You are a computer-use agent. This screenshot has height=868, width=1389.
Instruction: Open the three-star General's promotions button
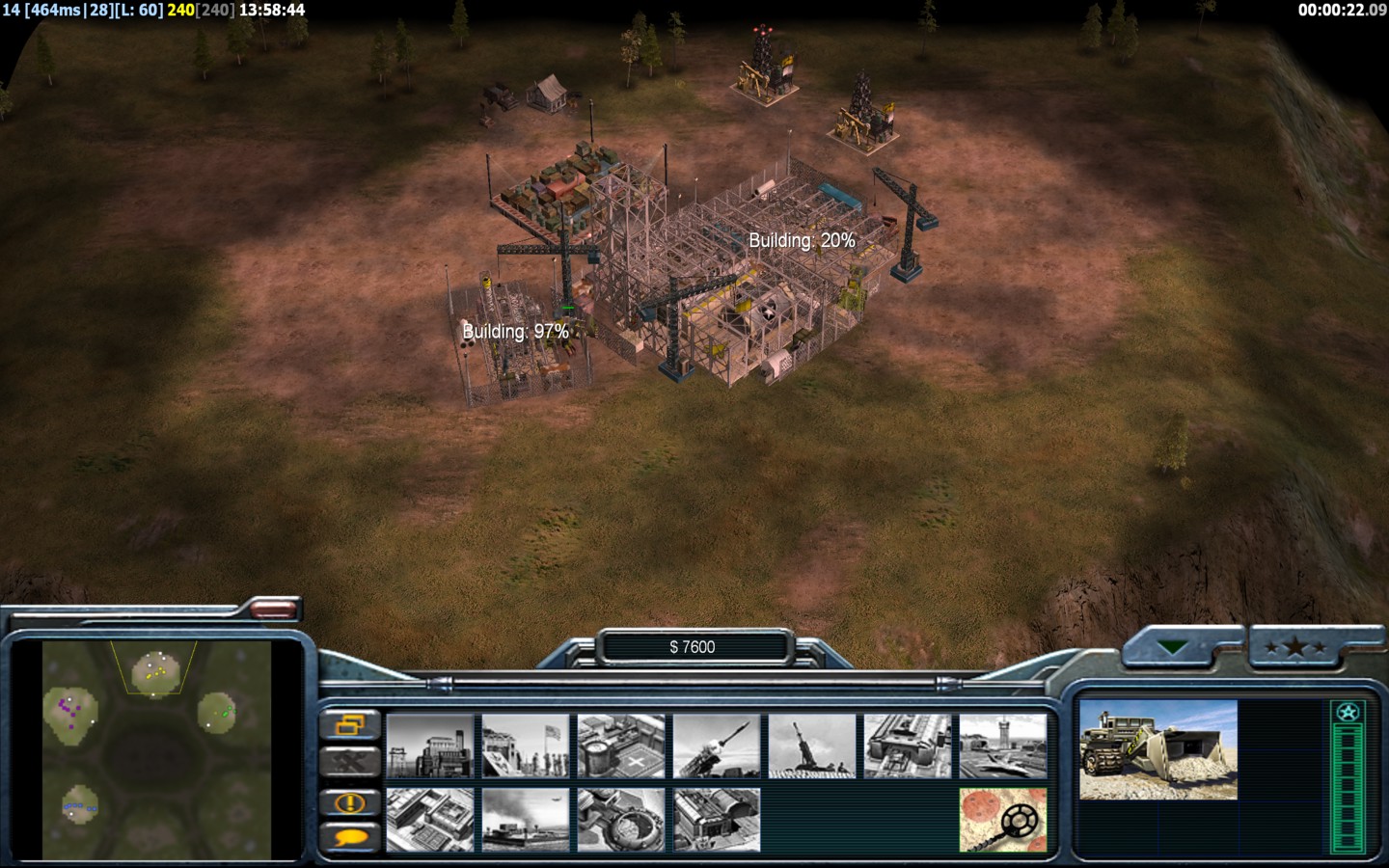[x=1295, y=648]
